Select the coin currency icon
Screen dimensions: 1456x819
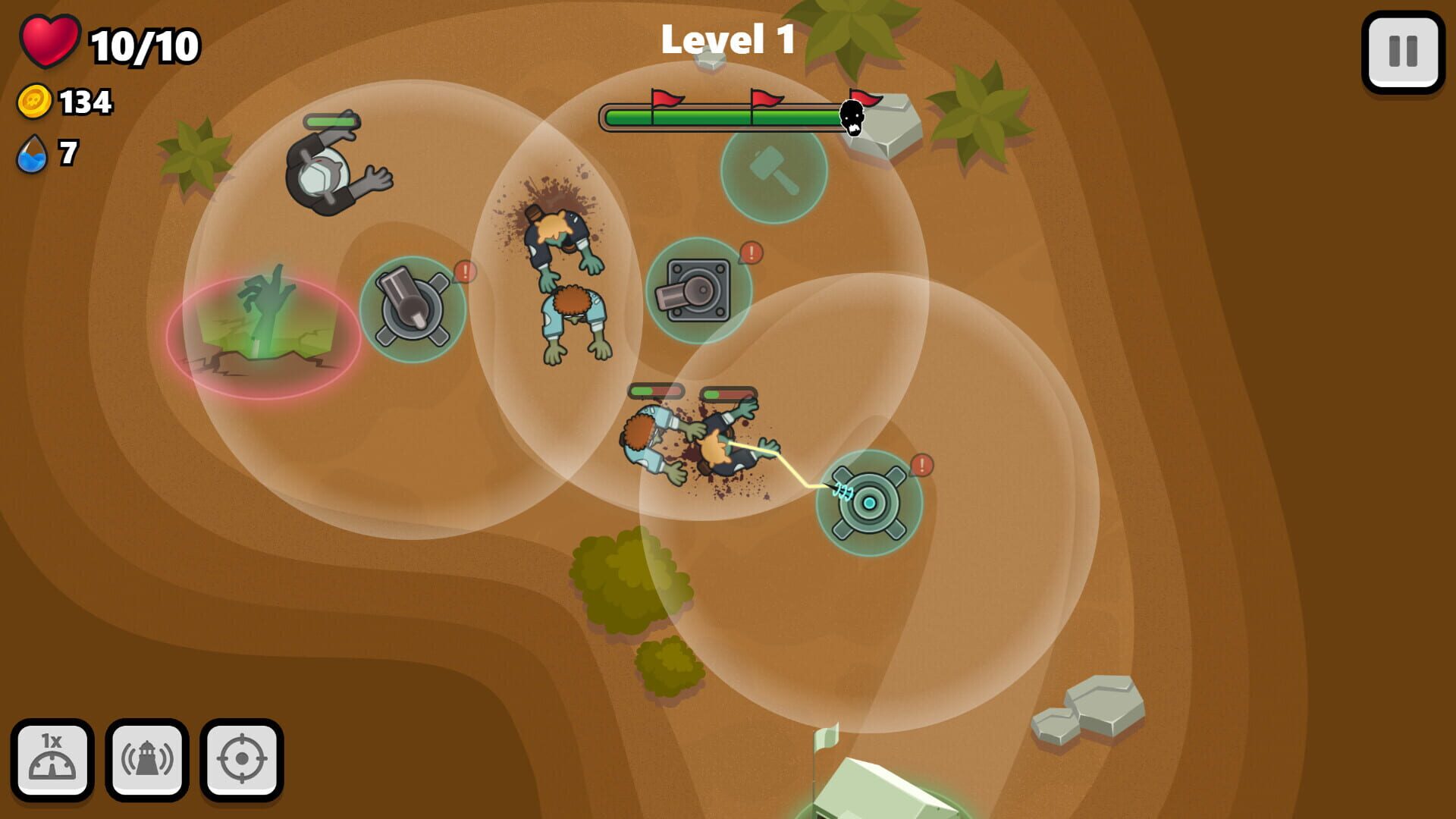pos(33,99)
